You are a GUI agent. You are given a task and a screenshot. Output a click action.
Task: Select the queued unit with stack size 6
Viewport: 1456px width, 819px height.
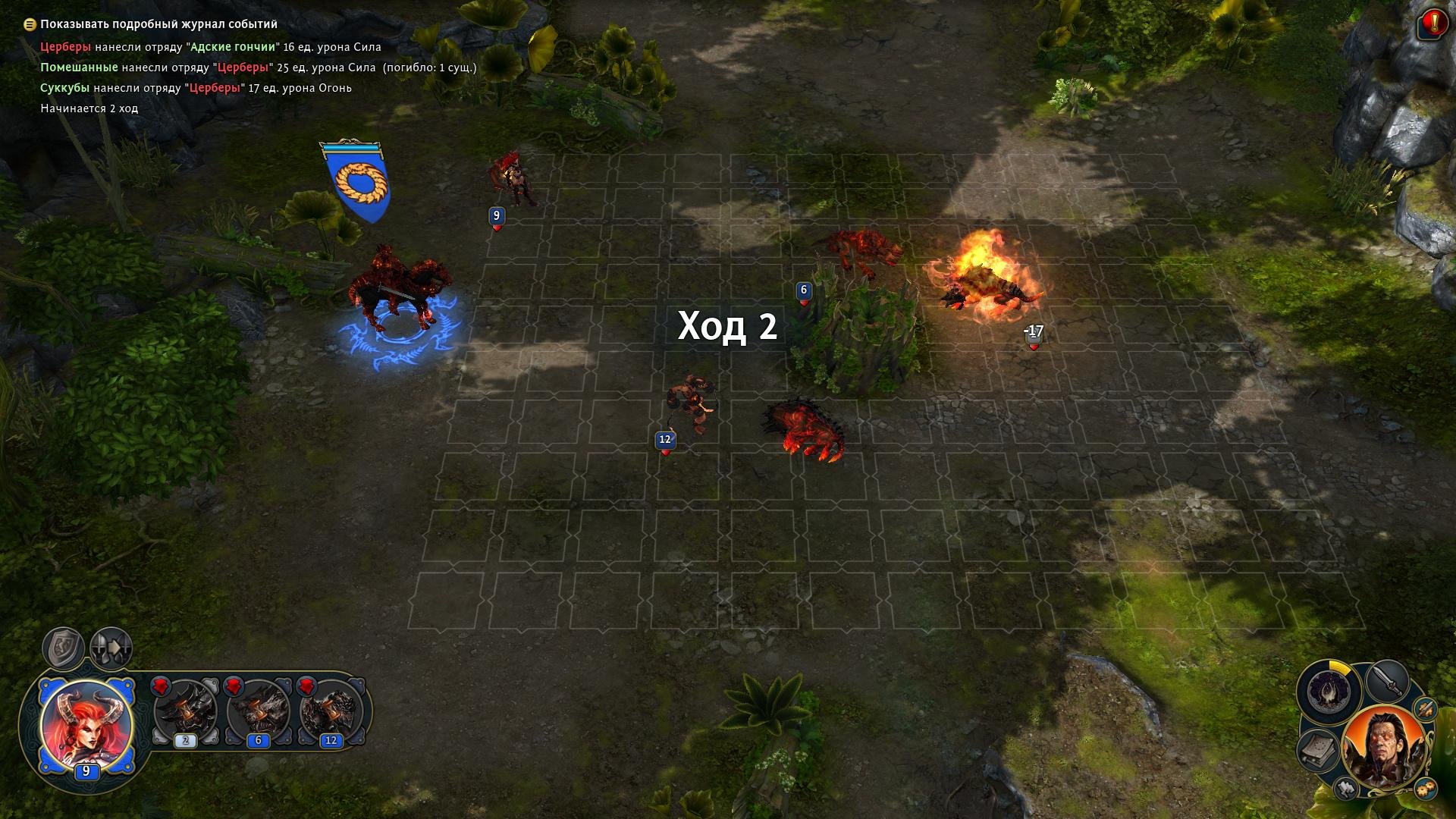coord(258,713)
